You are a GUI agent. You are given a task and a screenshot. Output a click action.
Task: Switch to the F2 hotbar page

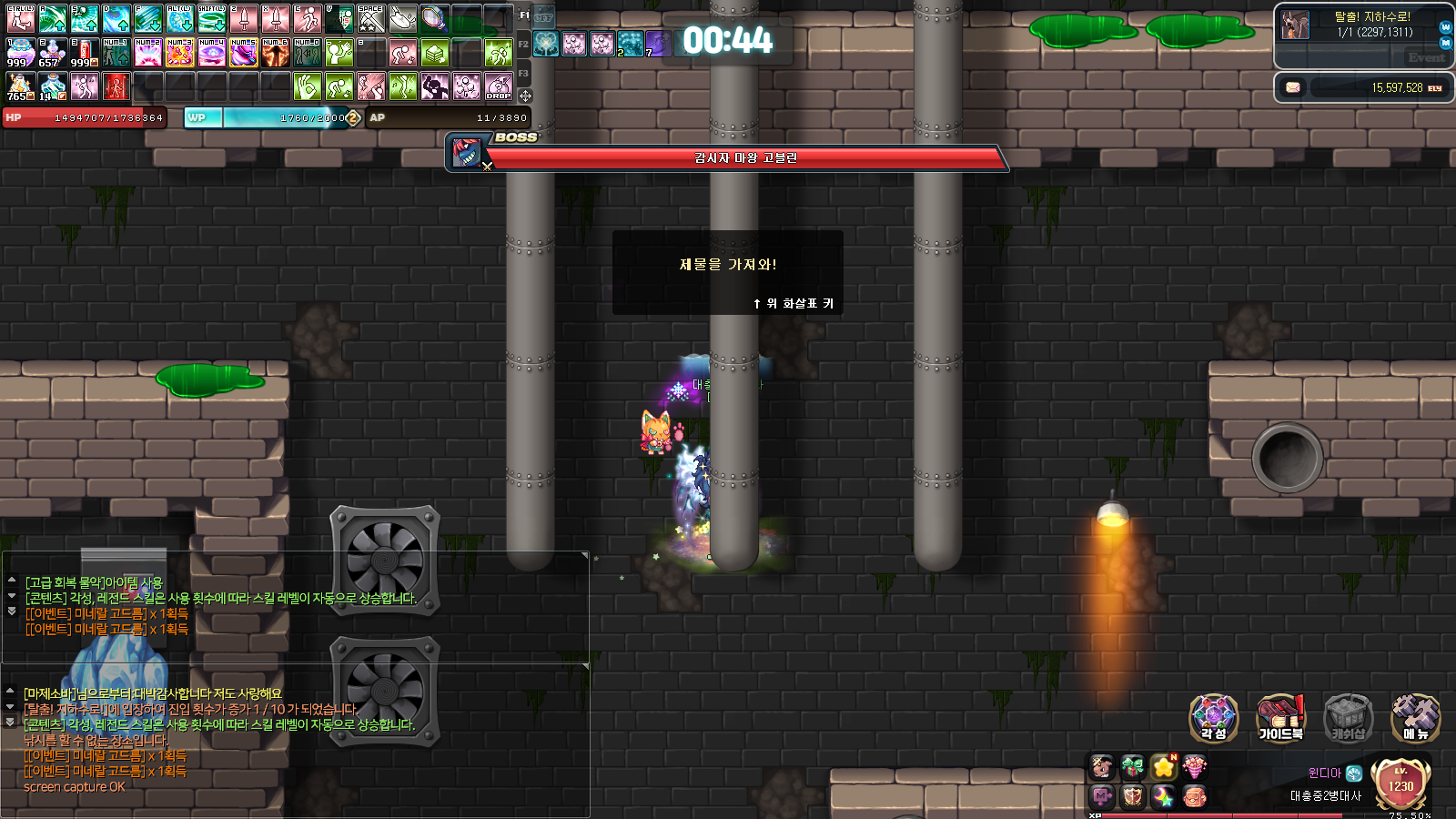[x=523, y=44]
